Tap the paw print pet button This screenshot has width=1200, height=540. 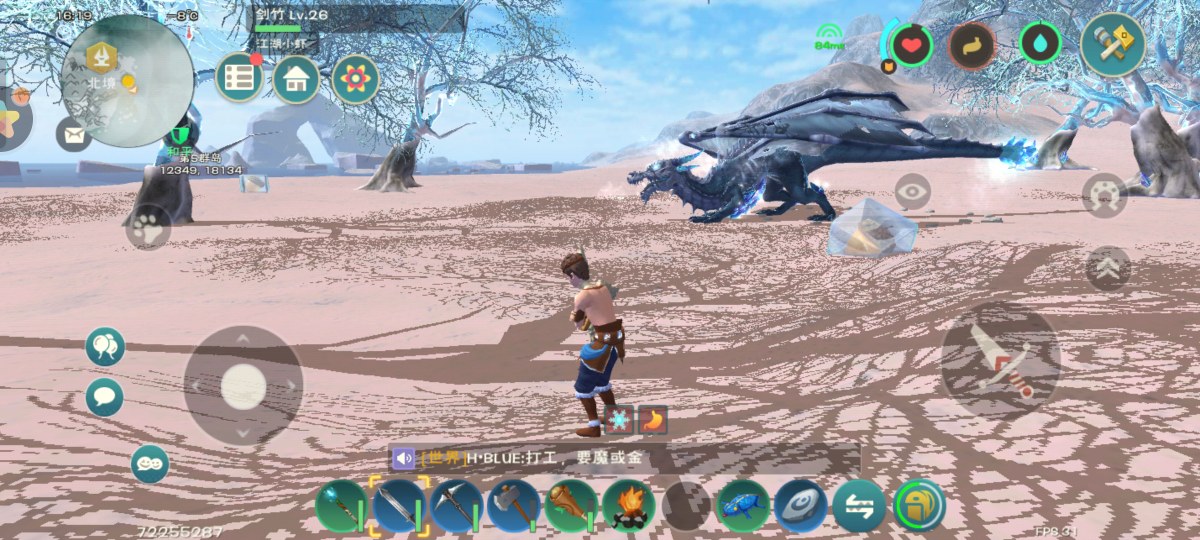coord(148,226)
